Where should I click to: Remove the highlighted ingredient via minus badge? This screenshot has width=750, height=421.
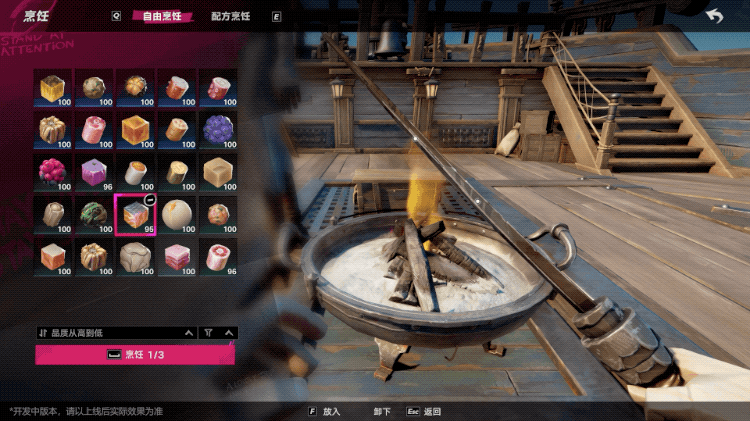coord(149,200)
